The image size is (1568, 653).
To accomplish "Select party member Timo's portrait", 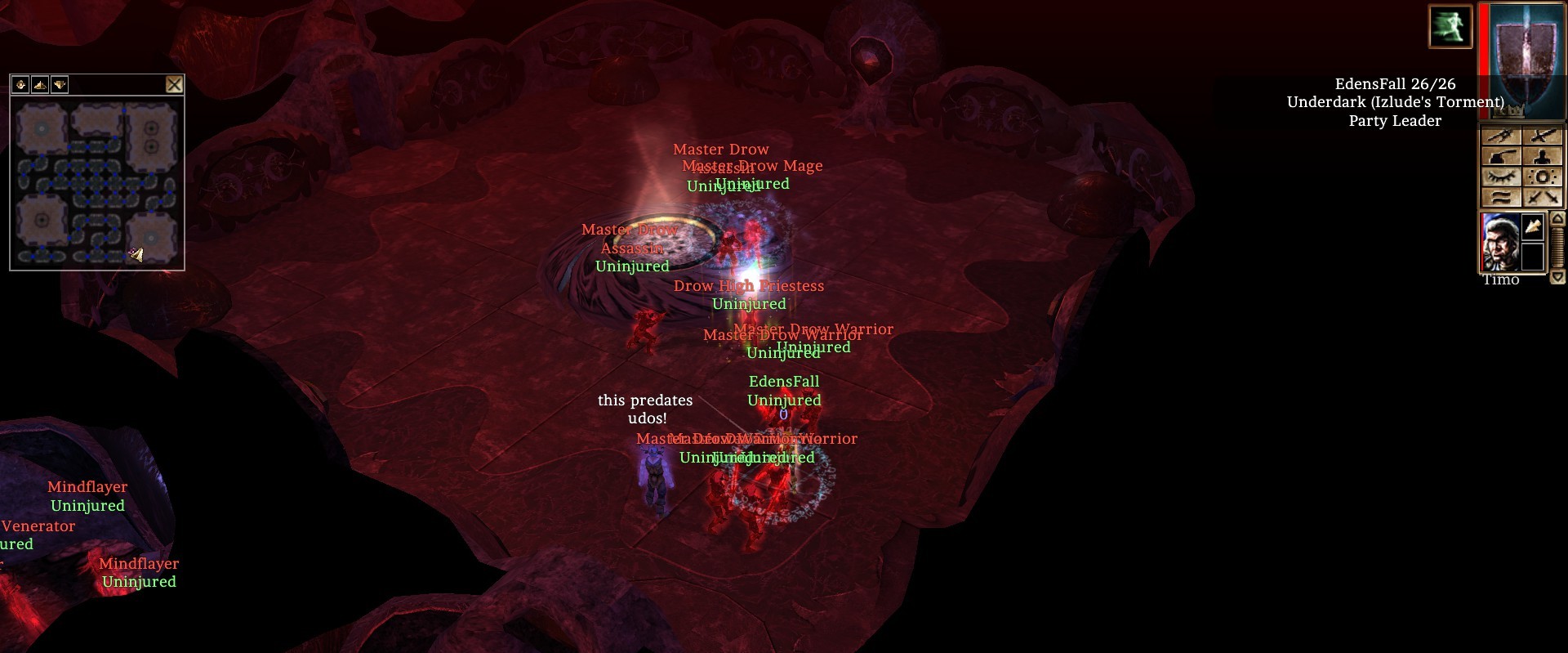I will tap(1500, 242).
